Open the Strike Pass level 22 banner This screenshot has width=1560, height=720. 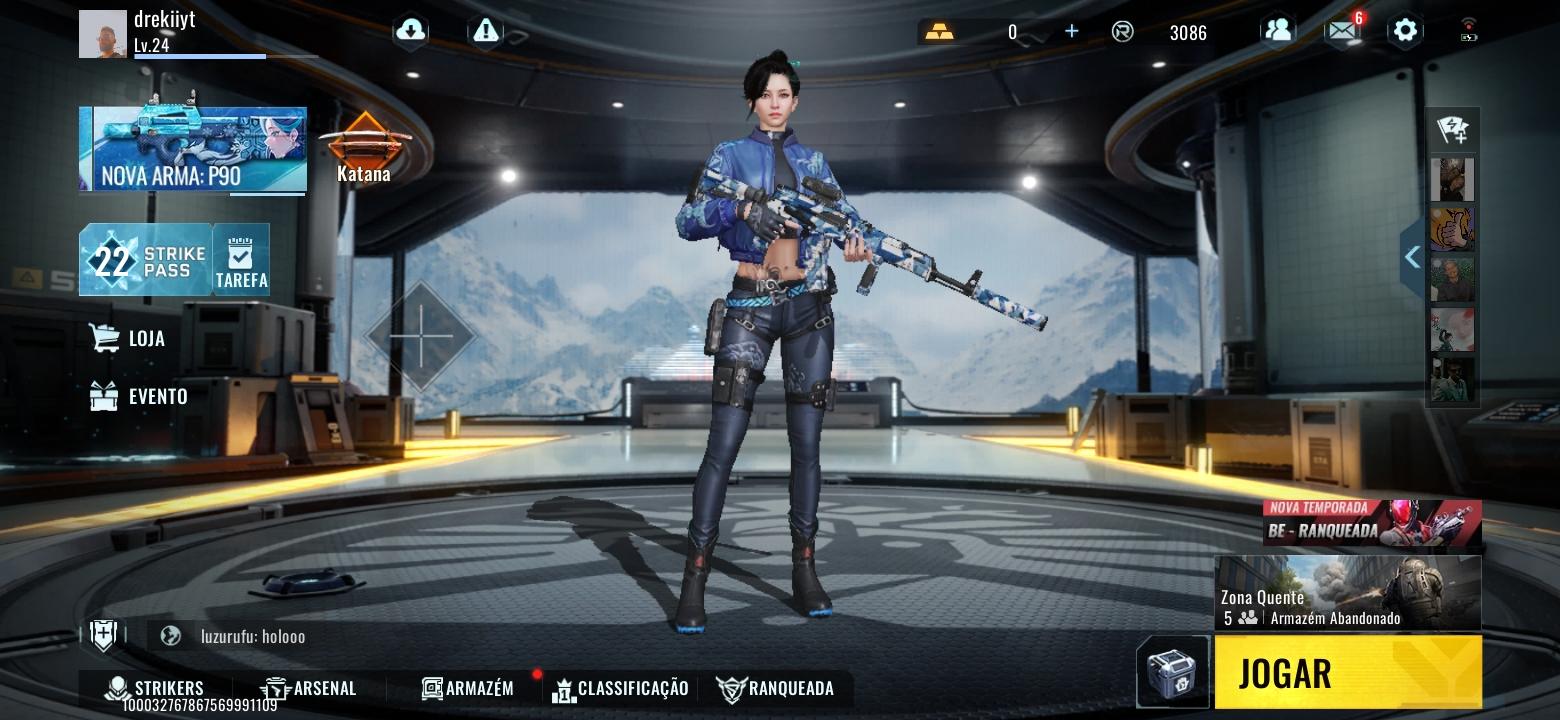(x=143, y=260)
